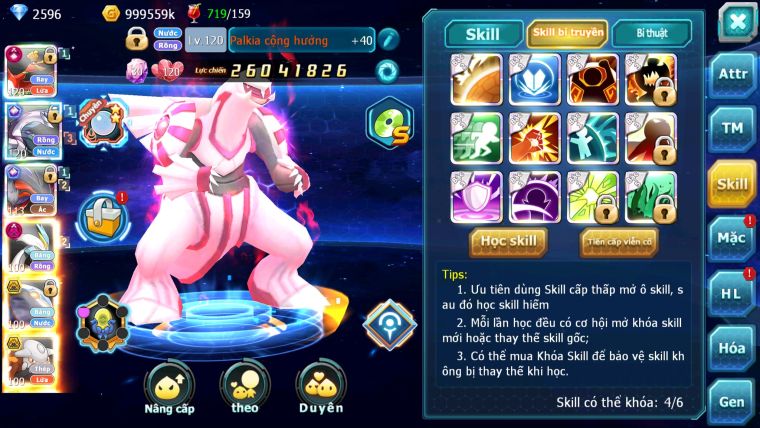Screen dimensions: 760x428
Task: Open the Skill bị truyền tab
Action: [567, 33]
